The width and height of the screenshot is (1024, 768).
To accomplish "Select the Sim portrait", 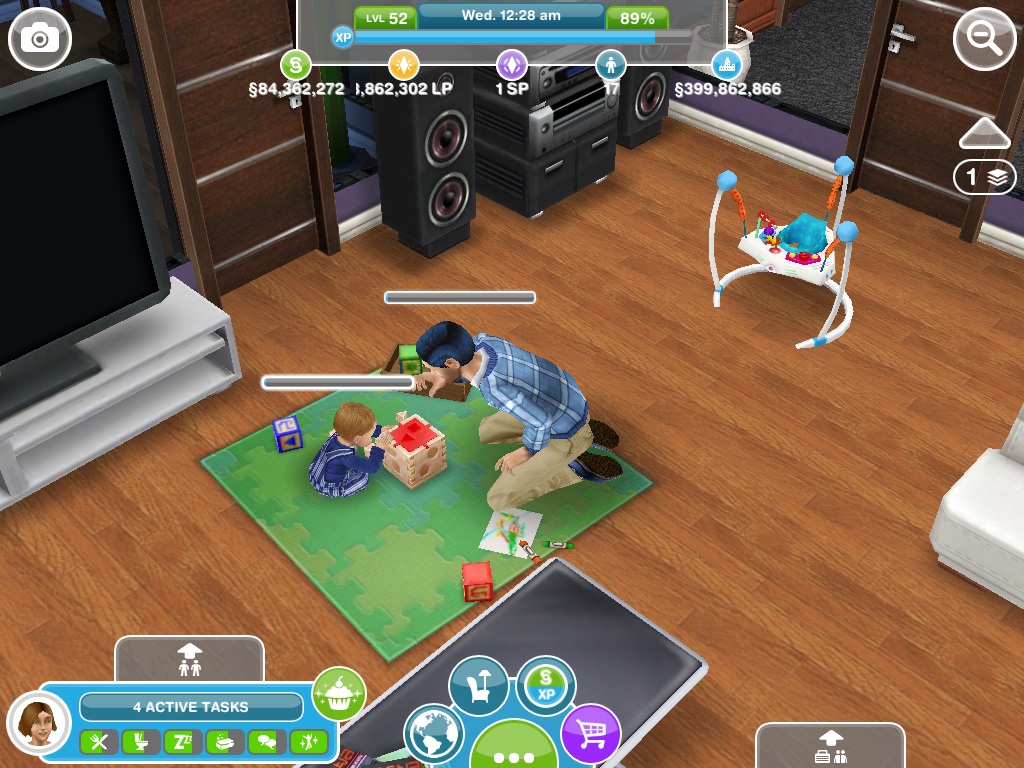I will pos(39,722).
